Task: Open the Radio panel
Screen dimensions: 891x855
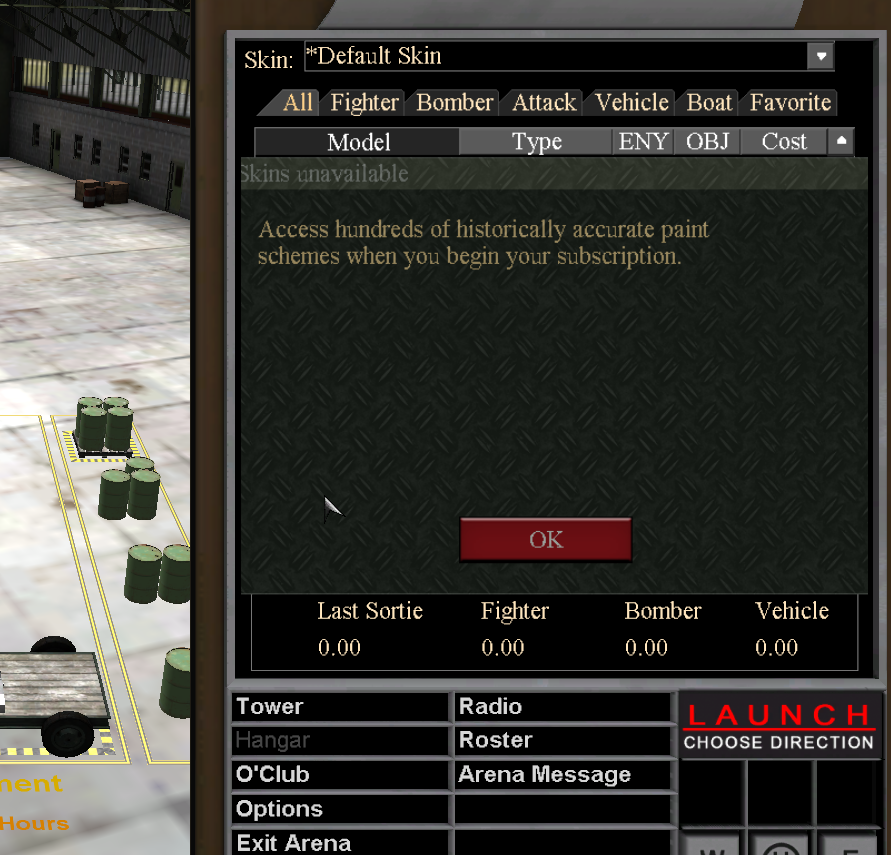Action: pos(563,707)
